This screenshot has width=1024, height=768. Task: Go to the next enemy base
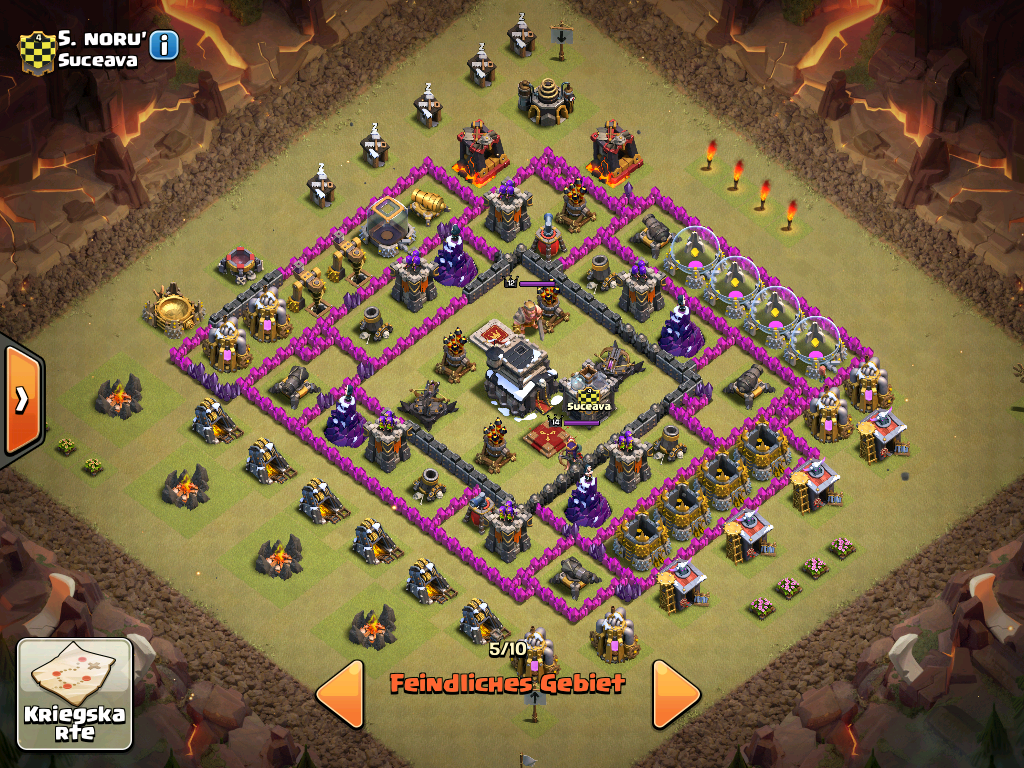[x=676, y=693]
